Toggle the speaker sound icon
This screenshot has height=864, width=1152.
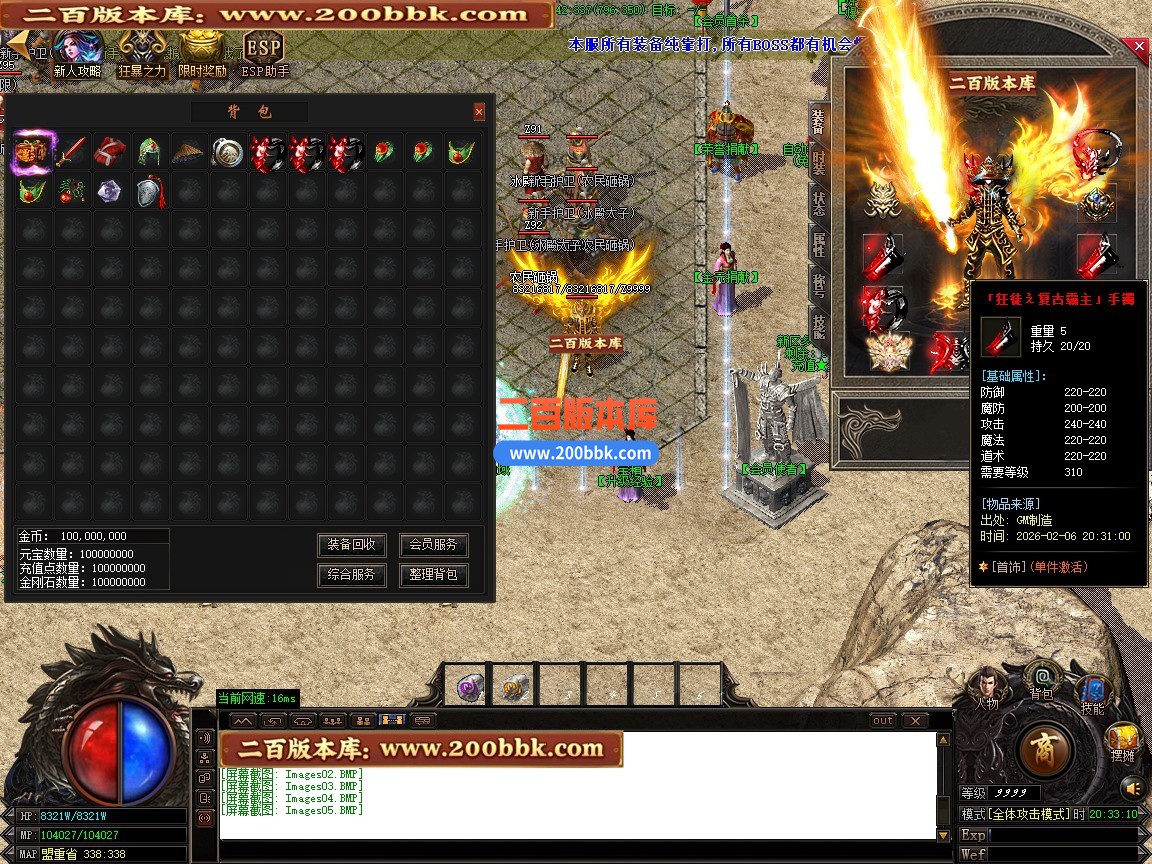[1131, 789]
